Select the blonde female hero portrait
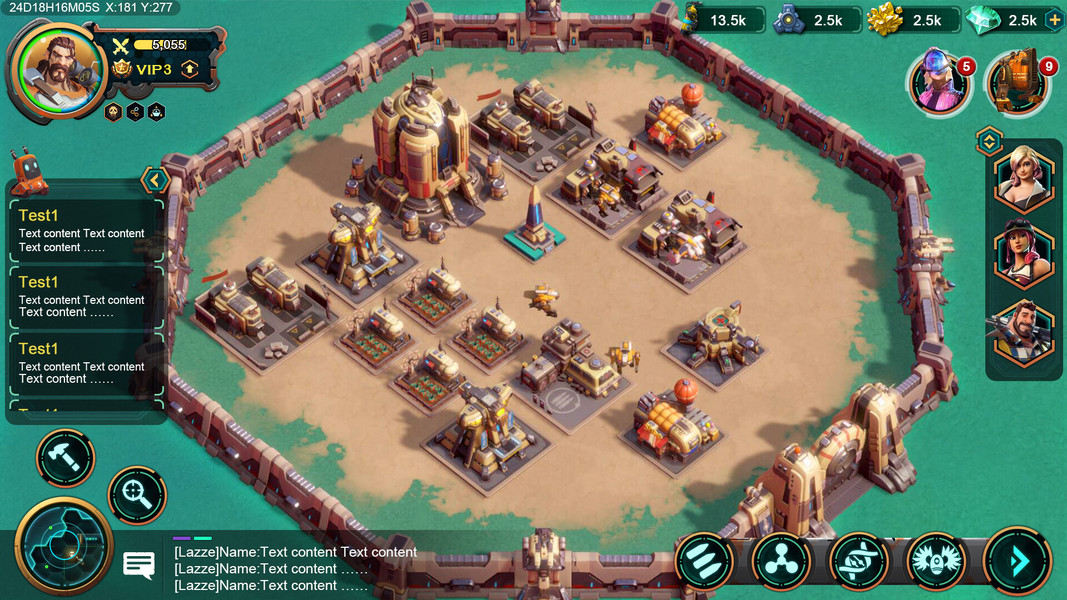Screen dimensions: 1067x600 tap(1024, 177)
